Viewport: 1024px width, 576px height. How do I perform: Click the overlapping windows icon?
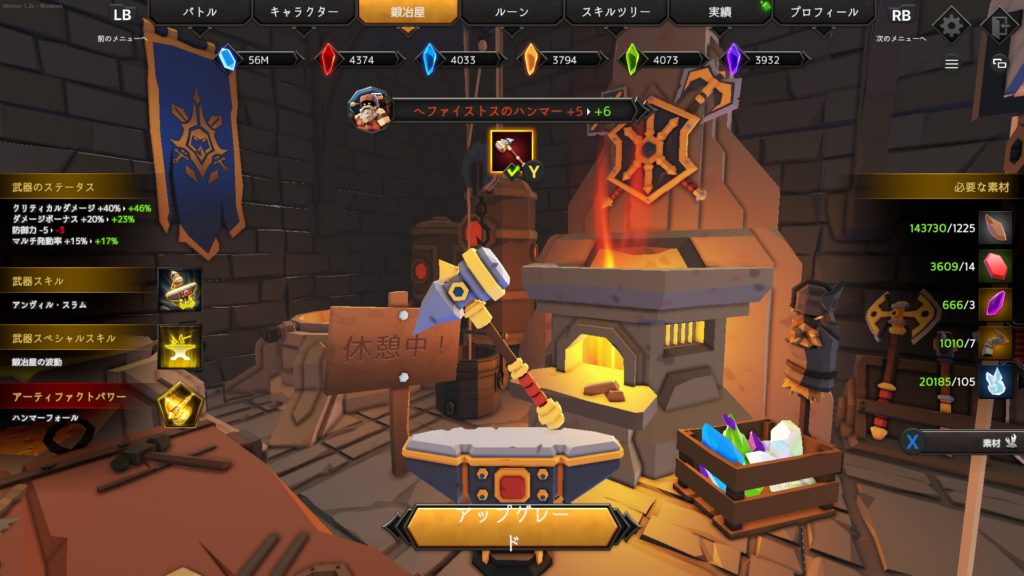click(998, 63)
